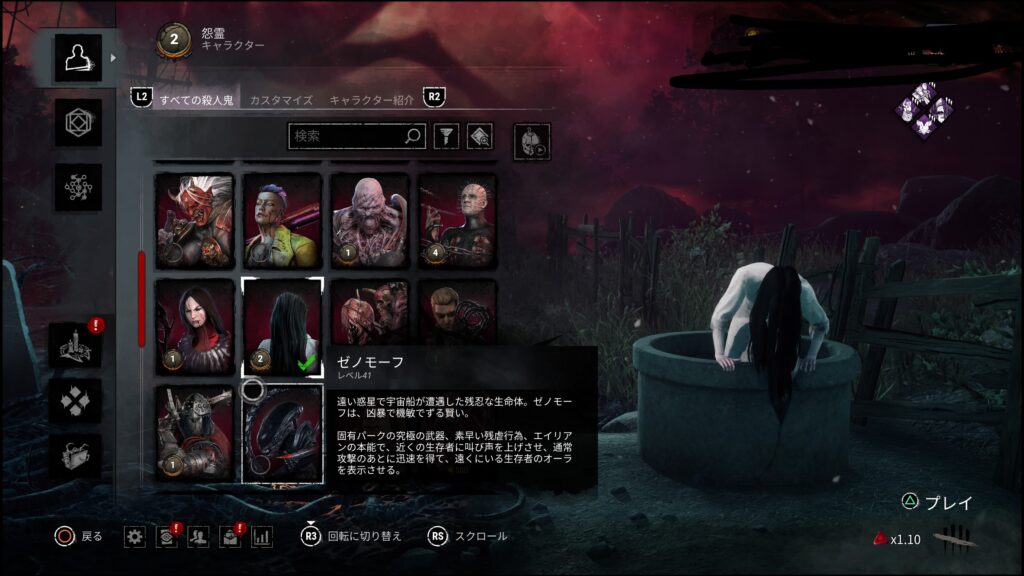Viewport: 1024px width, 576px height.
Task: Pick the Xenomorph killer portrait
Action: click(282, 433)
